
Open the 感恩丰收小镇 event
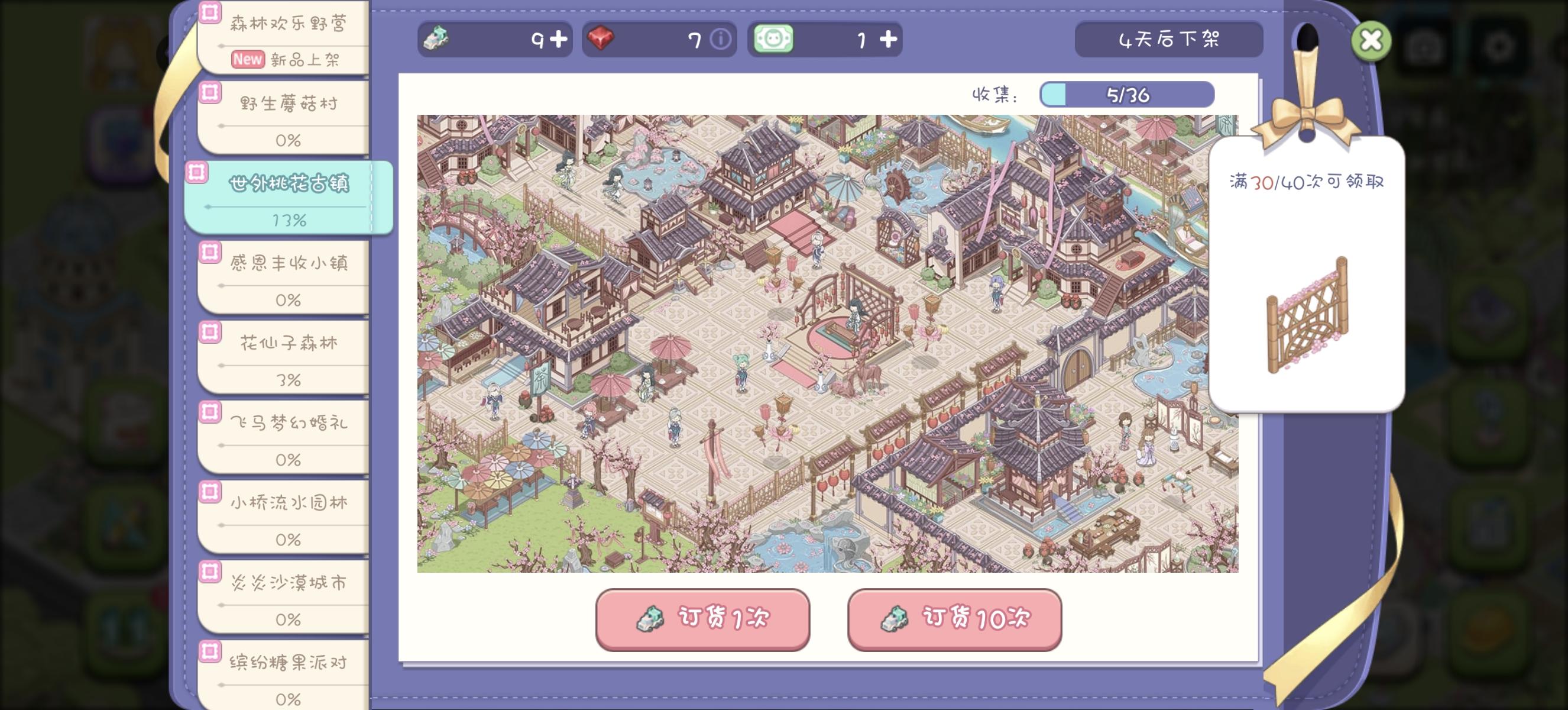[291, 262]
